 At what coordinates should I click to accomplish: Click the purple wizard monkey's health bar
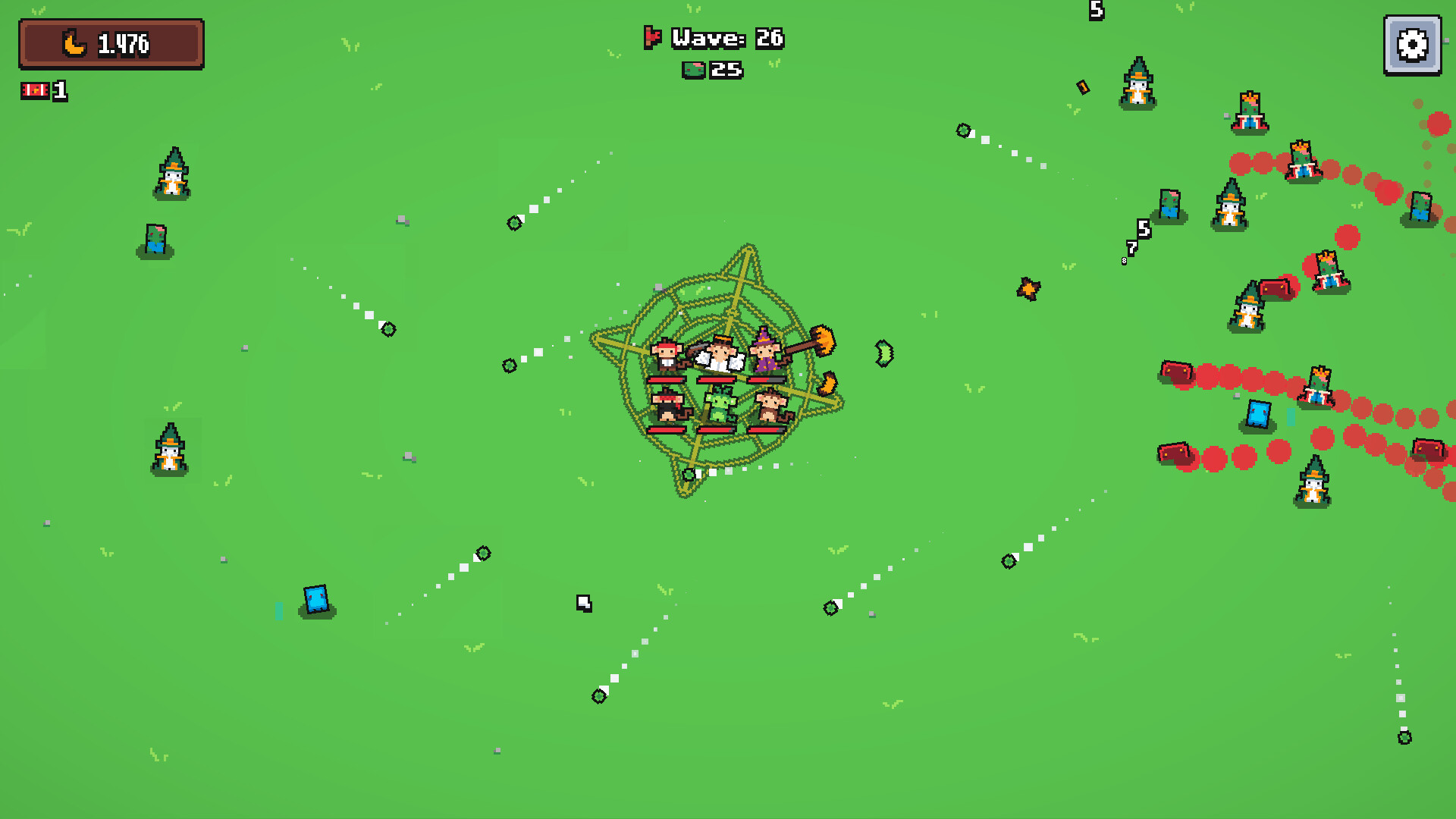(766, 379)
